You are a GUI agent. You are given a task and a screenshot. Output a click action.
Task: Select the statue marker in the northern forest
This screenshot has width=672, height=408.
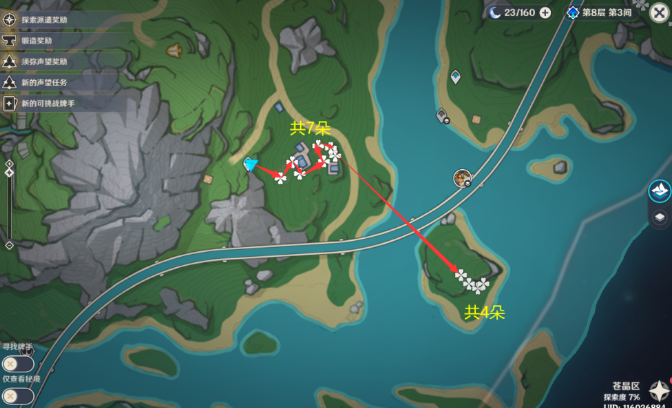click(x=174, y=47)
